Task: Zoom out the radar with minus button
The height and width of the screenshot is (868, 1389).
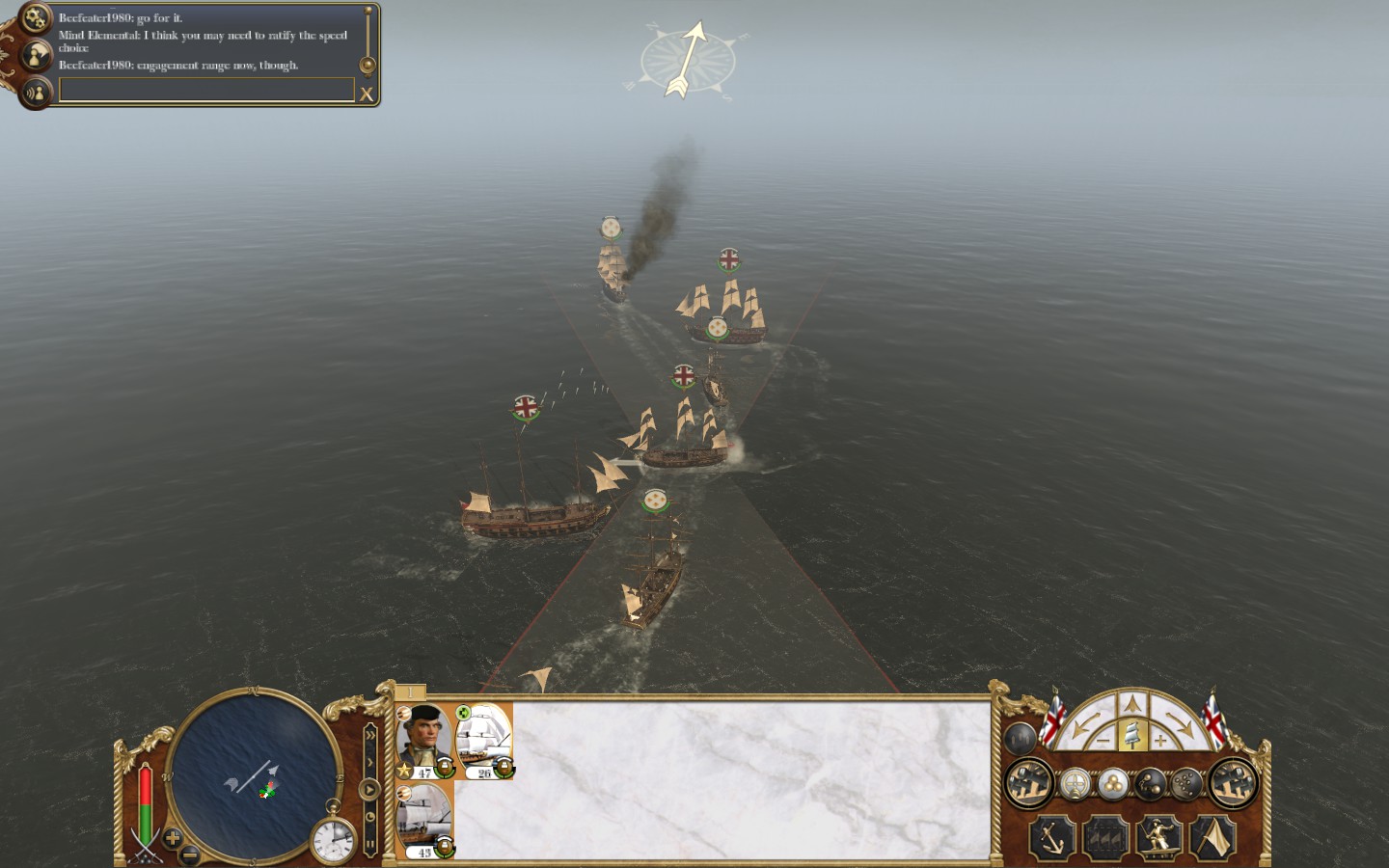Action: click(191, 854)
